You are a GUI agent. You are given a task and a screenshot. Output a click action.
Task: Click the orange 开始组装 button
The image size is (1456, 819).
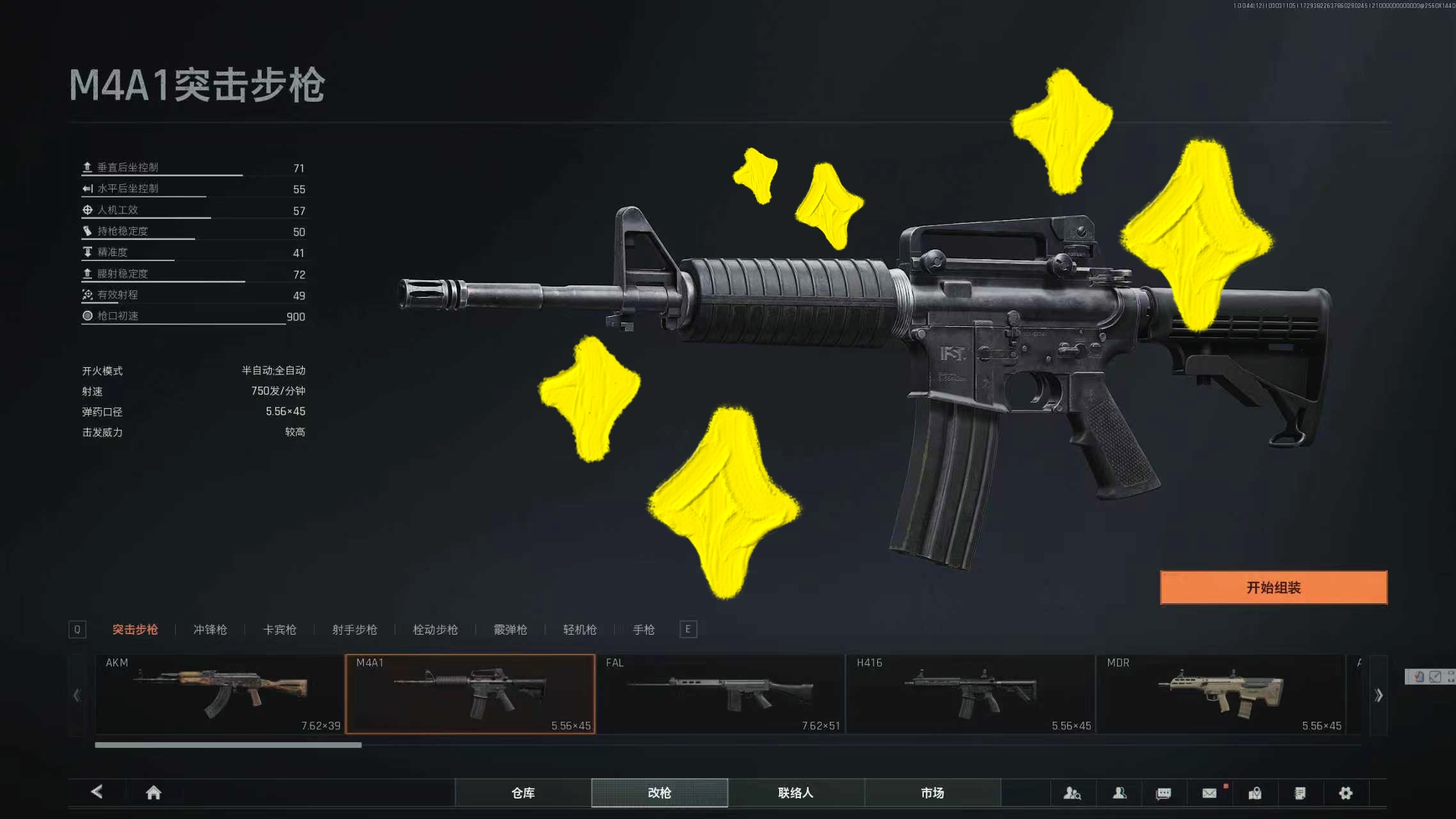1273,587
